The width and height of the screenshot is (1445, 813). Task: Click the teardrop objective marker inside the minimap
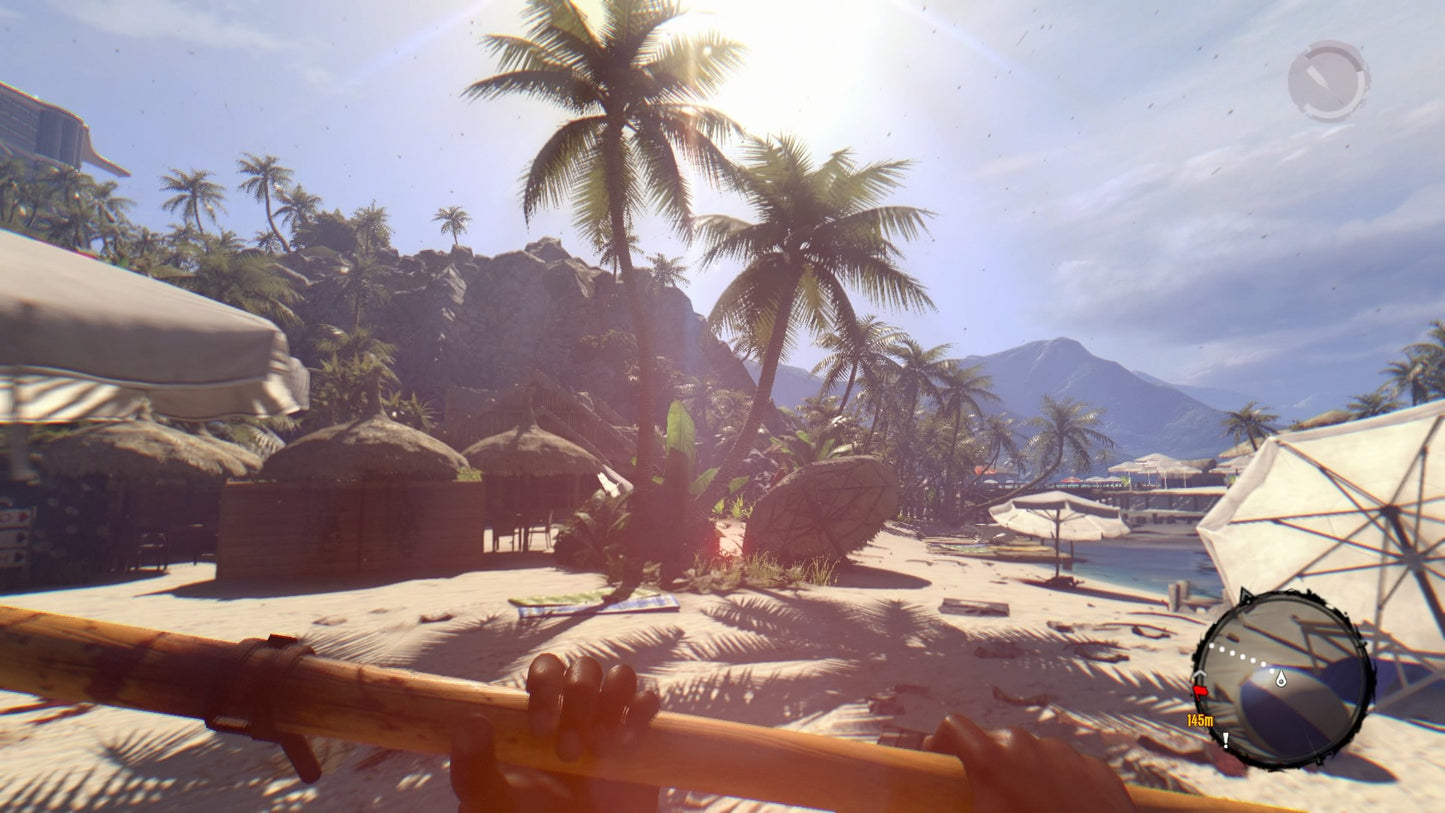1281,679
